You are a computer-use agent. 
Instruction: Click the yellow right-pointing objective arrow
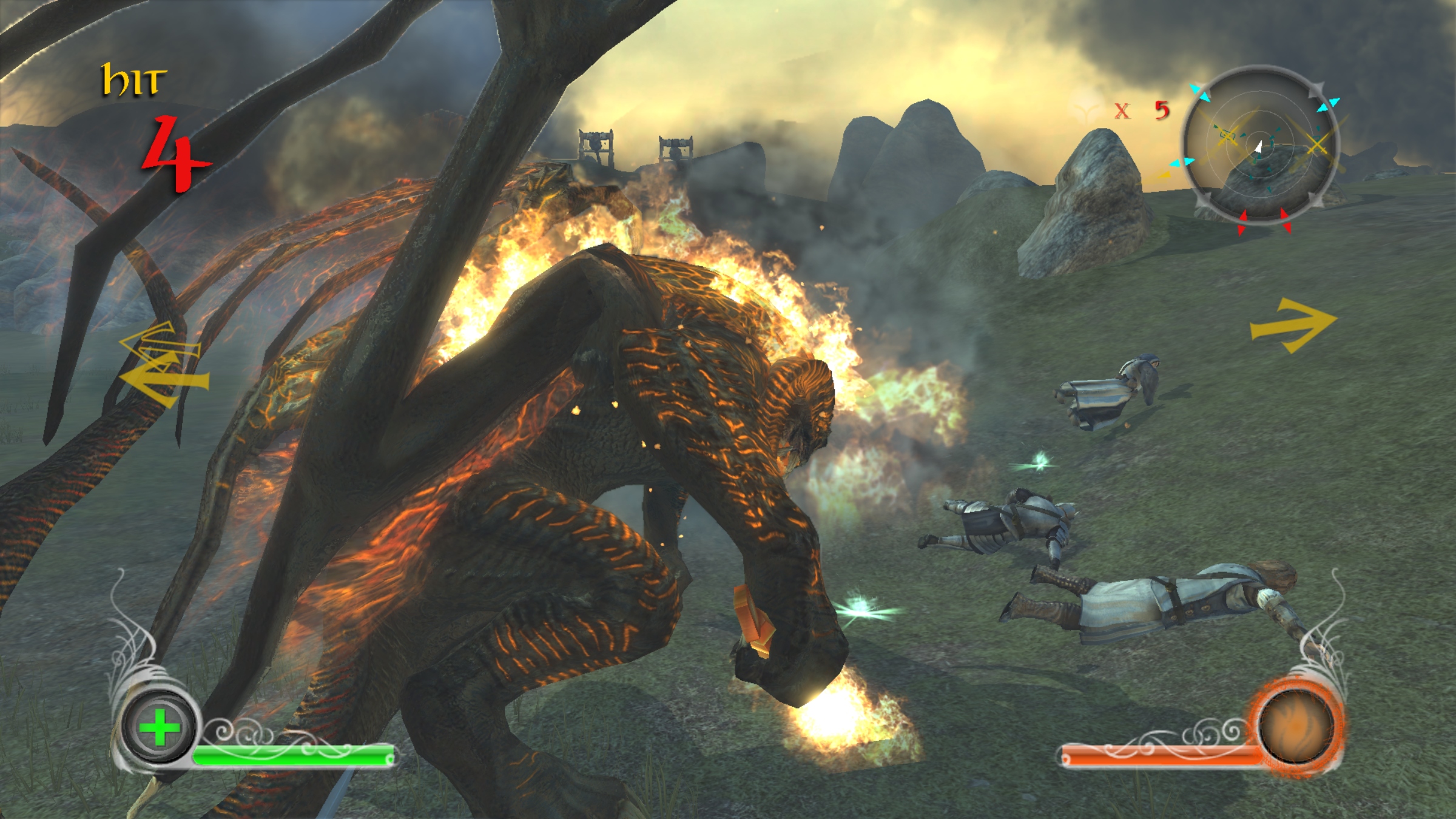tap(1293, 325)
